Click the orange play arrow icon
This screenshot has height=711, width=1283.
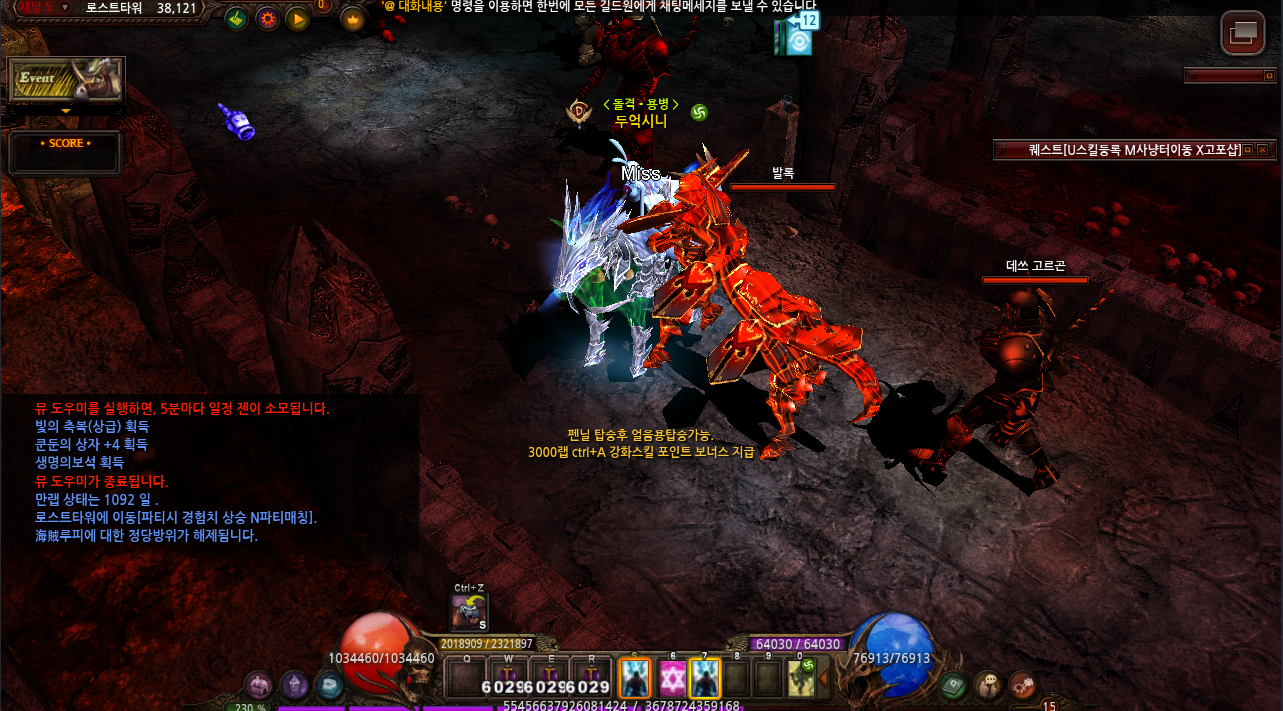[297, 19]
